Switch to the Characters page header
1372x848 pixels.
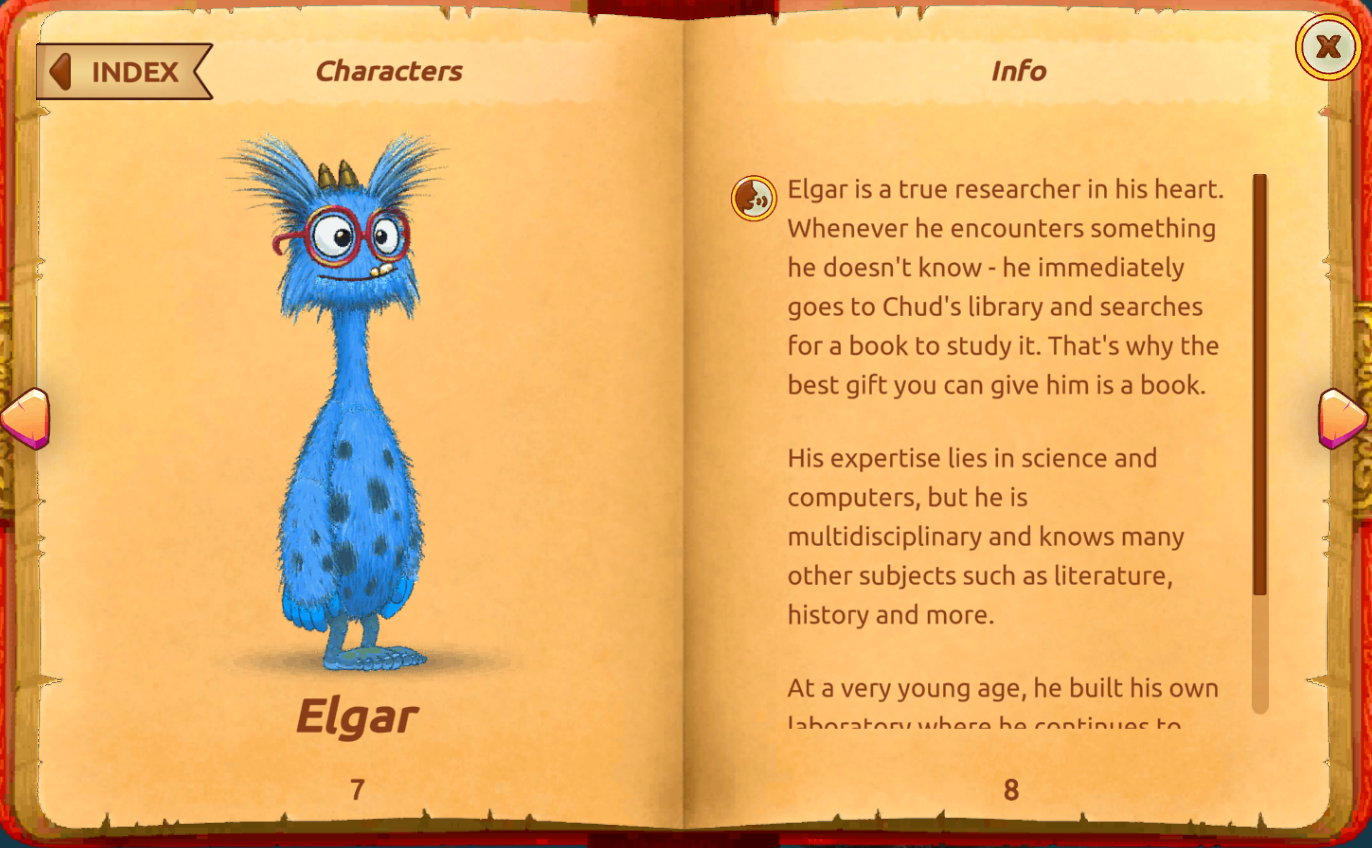pyautogui.click(x=389, y=71)
